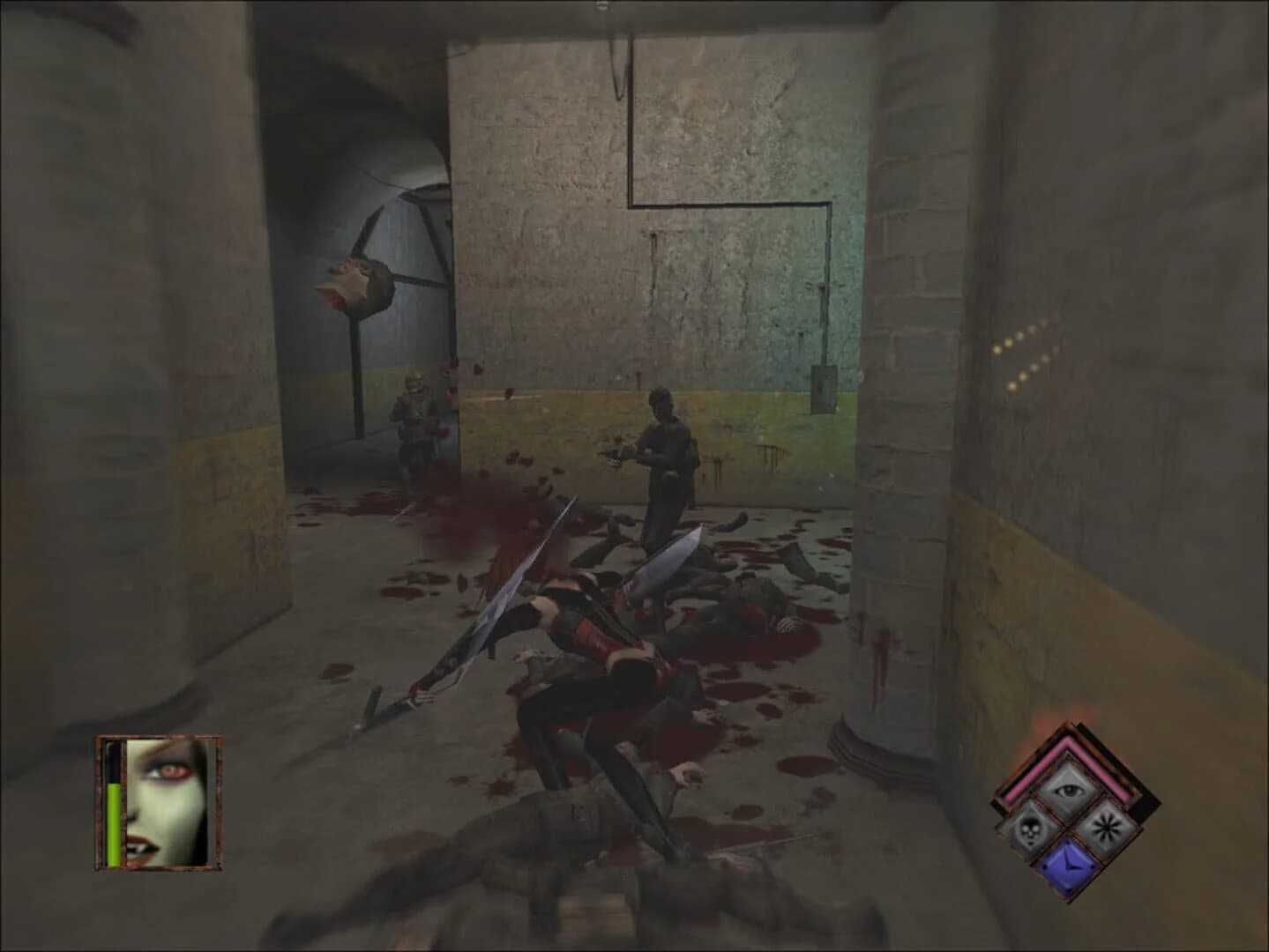Activate the asterisk power icon
This screenshot has width=1269, height=952.
tap(1105, 826)
